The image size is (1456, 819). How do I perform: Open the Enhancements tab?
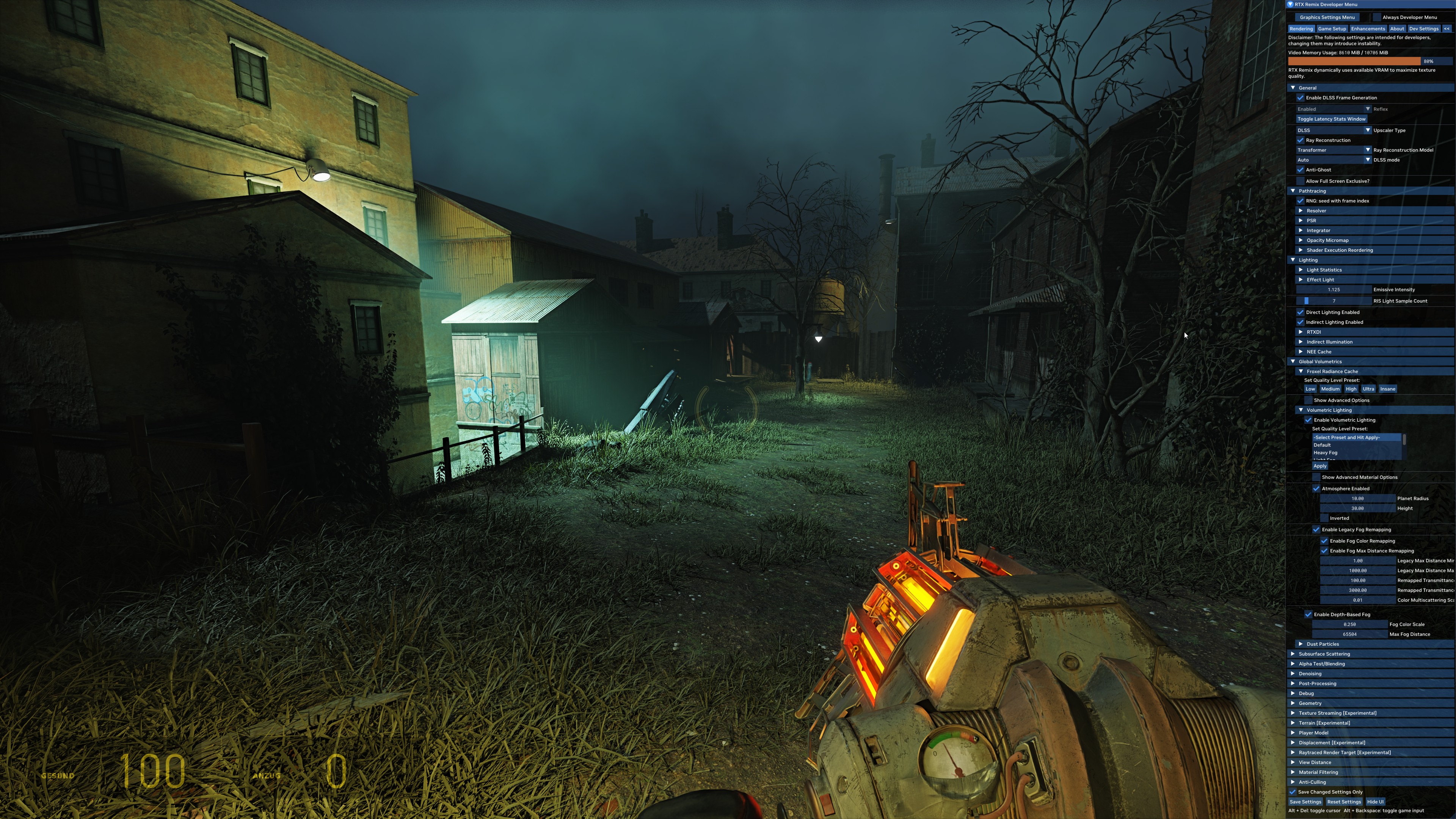[1368, 28]
